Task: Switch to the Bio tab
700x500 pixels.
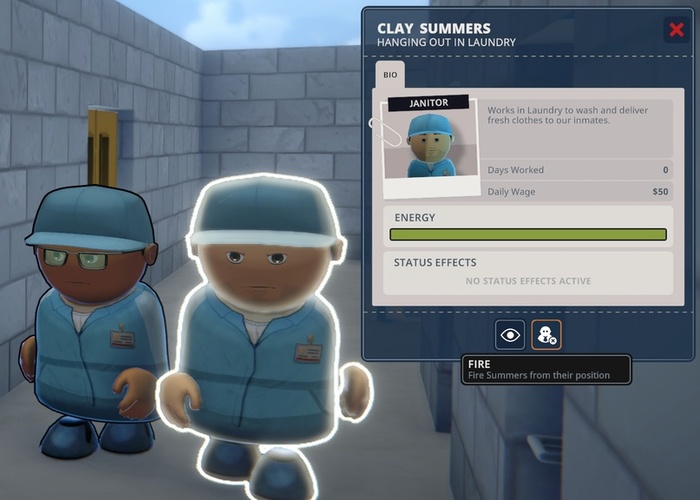Action: tap(390, 75)
